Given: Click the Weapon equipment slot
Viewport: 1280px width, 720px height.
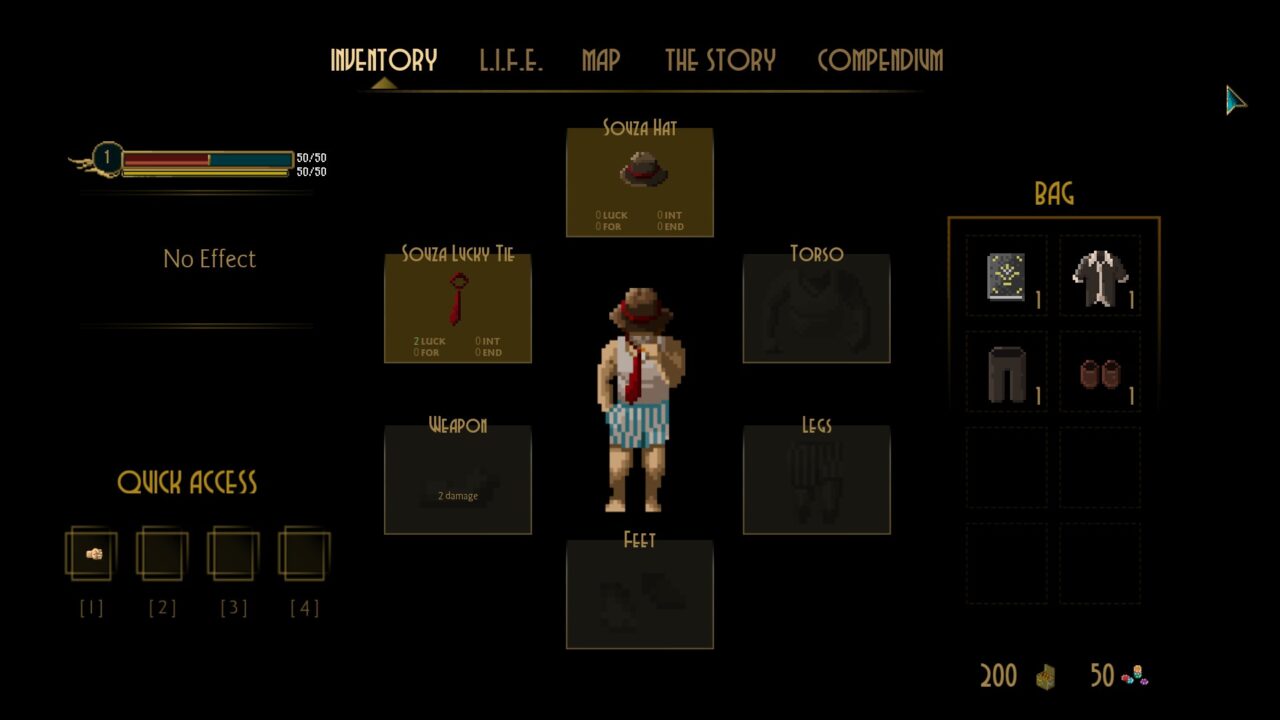Looking at the screenshot, I should (458, 480).
